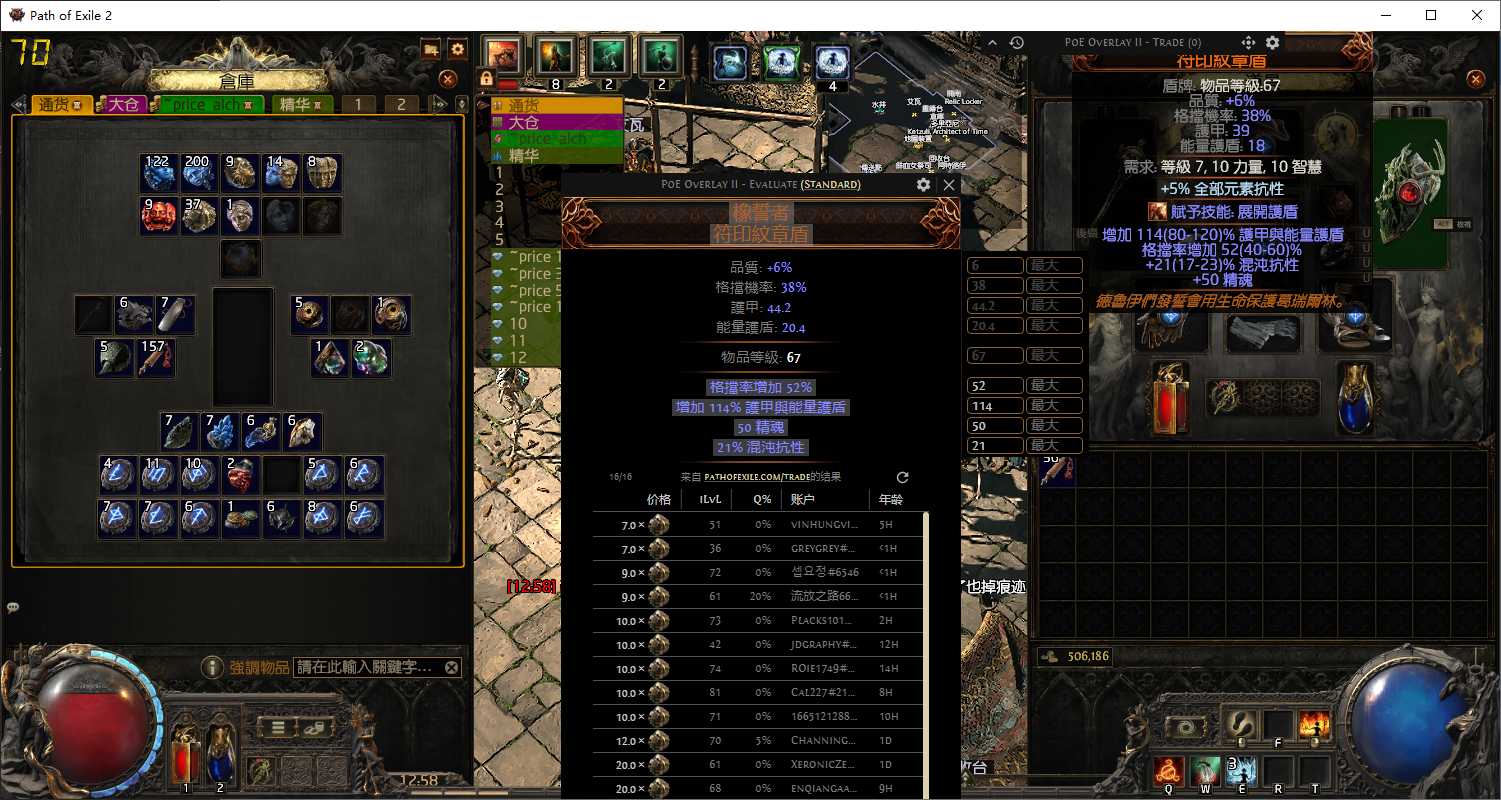Collapse the overlay panel with the chevron icon

[x=993, y=42]
